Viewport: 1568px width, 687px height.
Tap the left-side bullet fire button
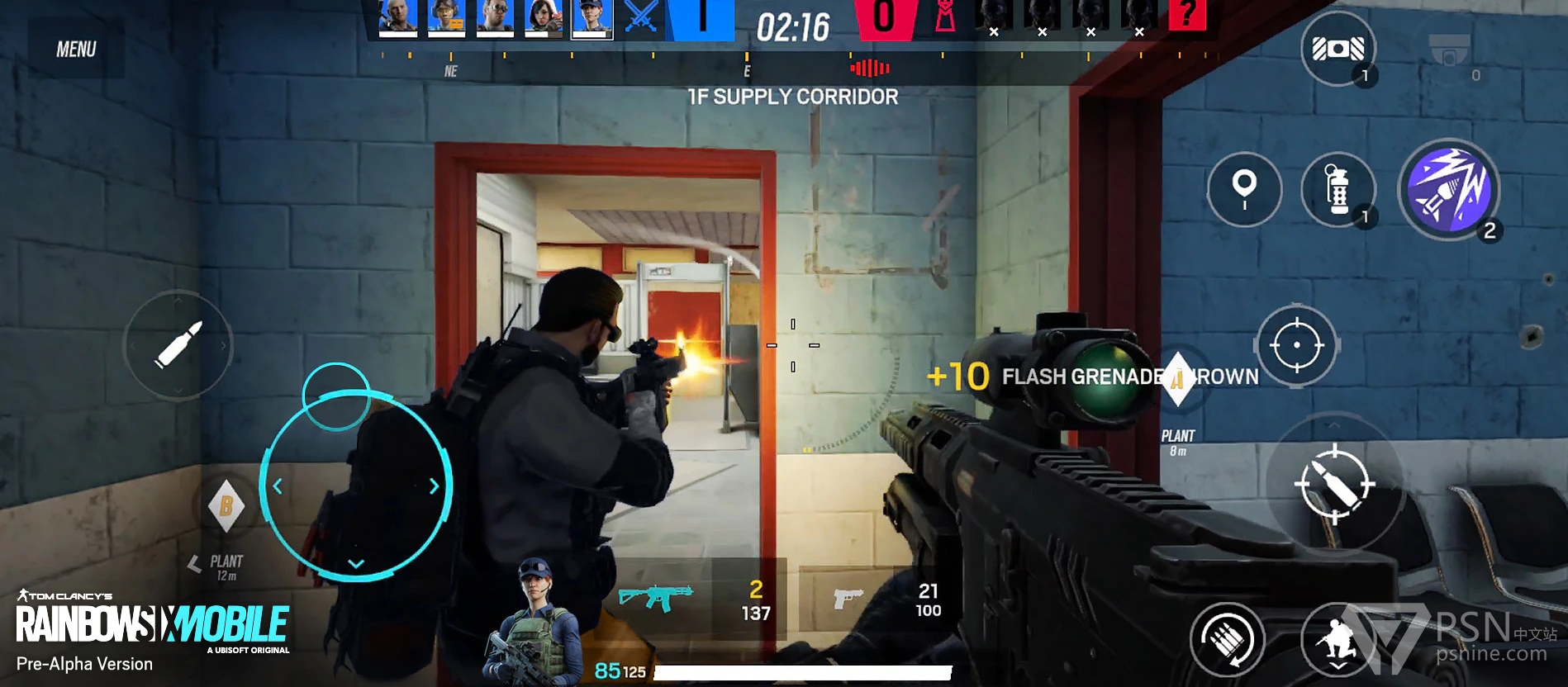point(178,344)
